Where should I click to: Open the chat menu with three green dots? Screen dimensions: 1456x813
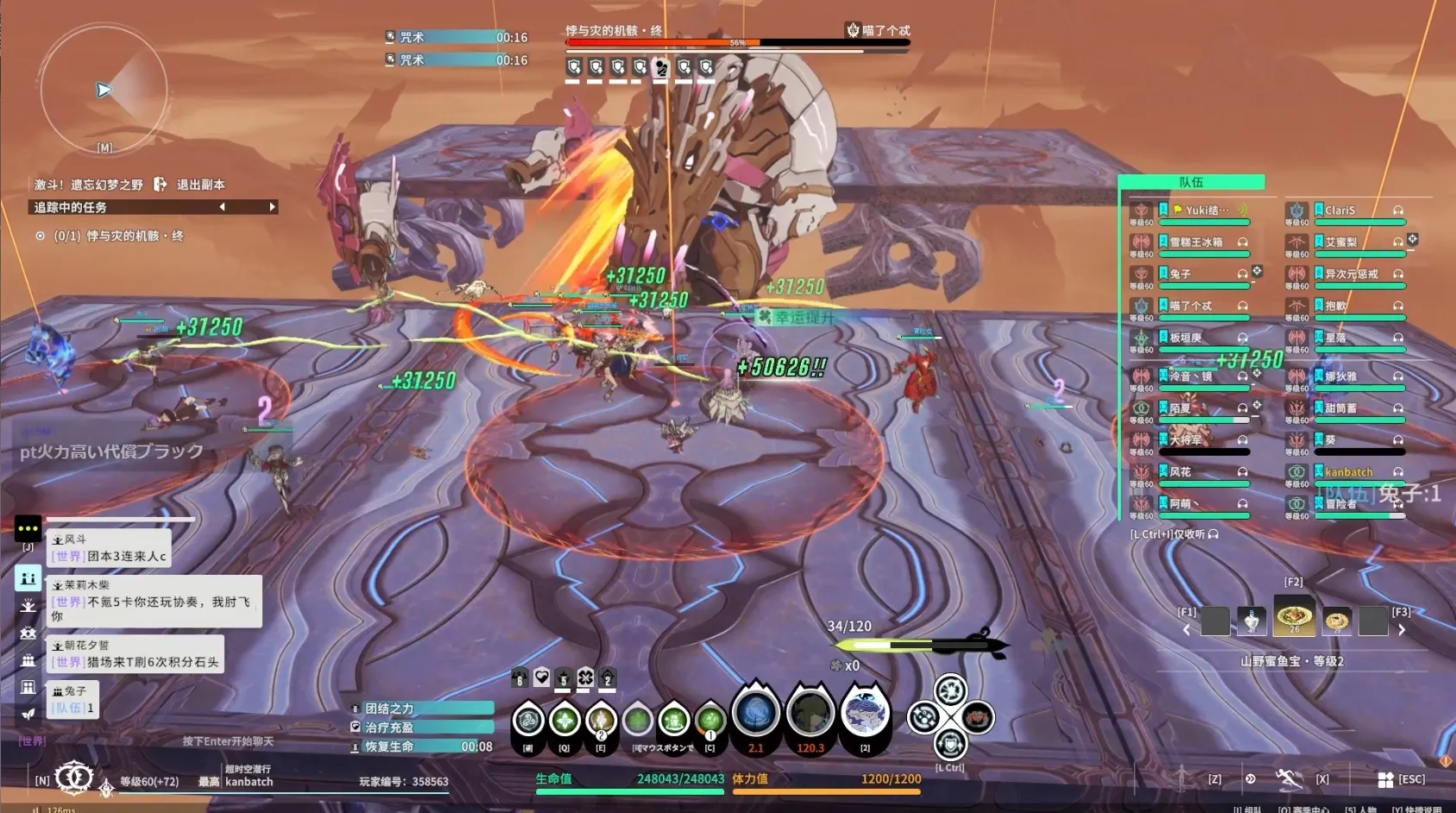[28, 528]
